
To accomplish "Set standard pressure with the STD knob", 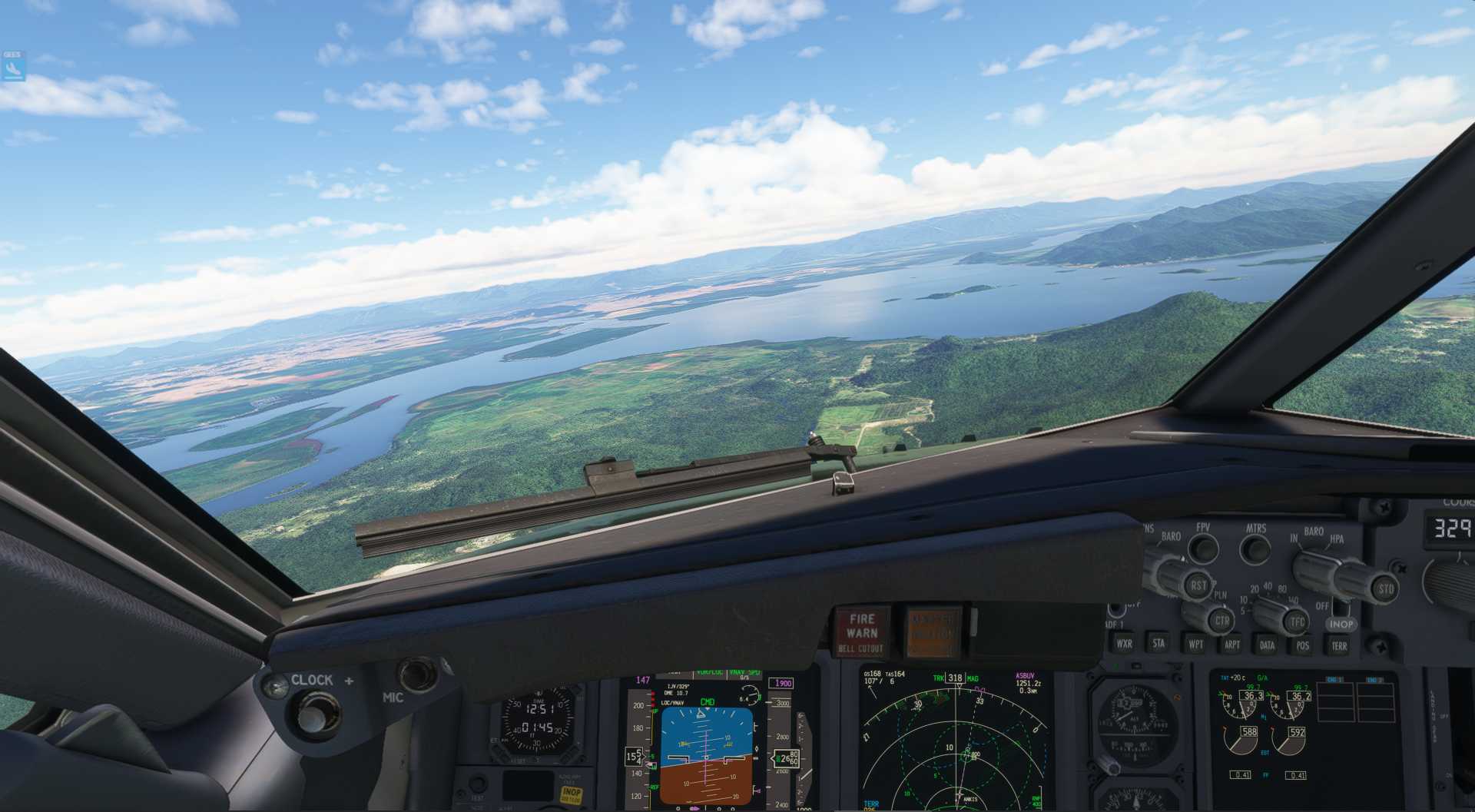I will [x=1385, y=589].
